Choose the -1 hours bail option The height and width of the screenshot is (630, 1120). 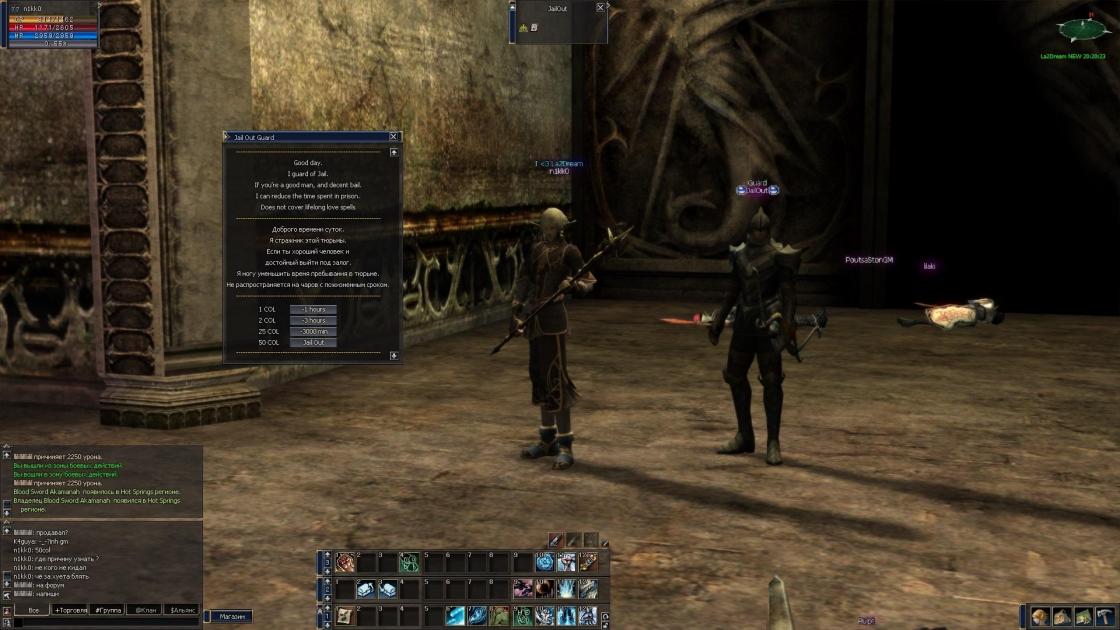[313, 309]
